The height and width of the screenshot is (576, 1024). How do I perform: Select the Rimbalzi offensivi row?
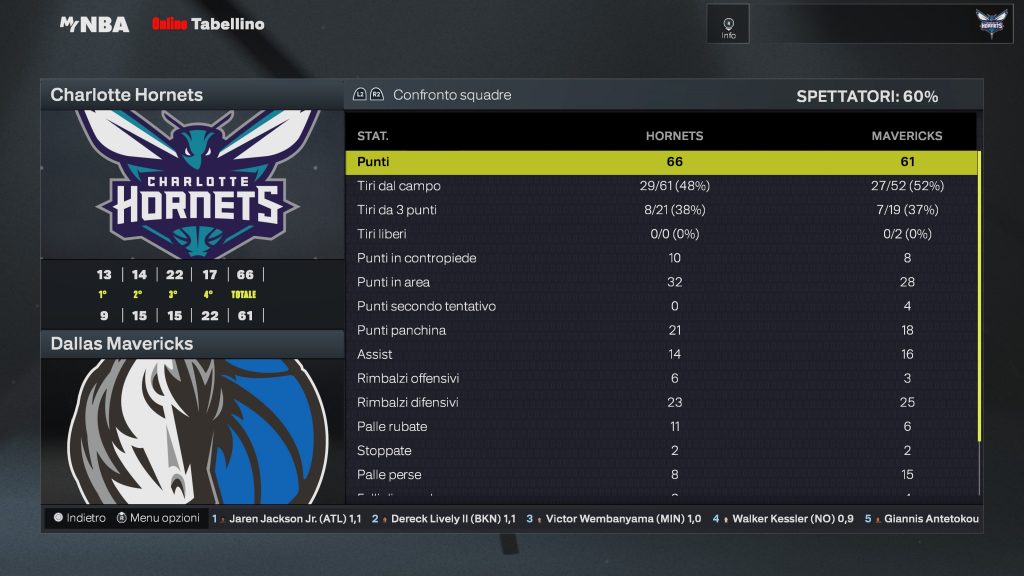pos(660,378)
